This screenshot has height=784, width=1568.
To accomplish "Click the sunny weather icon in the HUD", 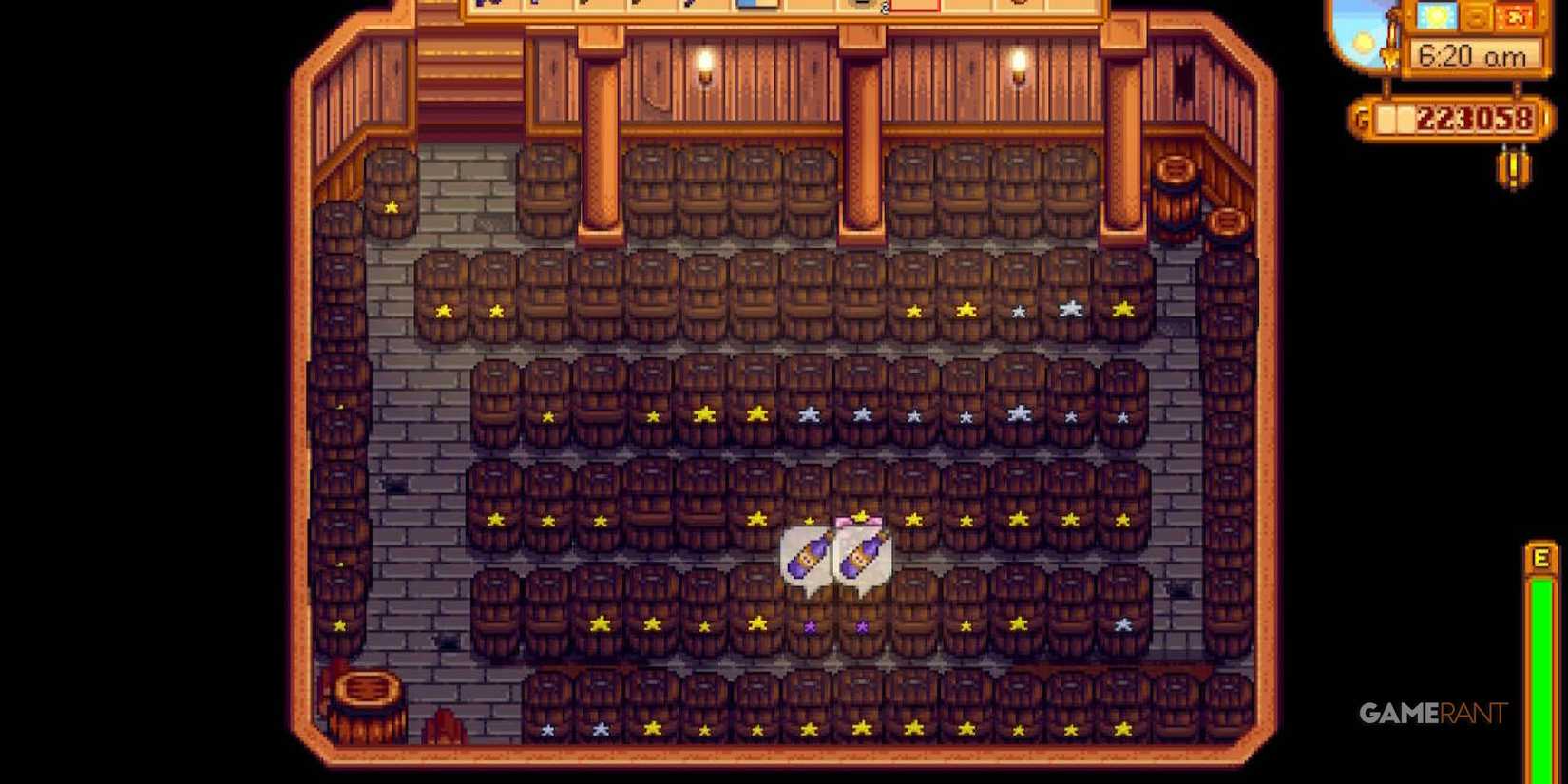I will pyautogui.click(x=1434, y=17).
